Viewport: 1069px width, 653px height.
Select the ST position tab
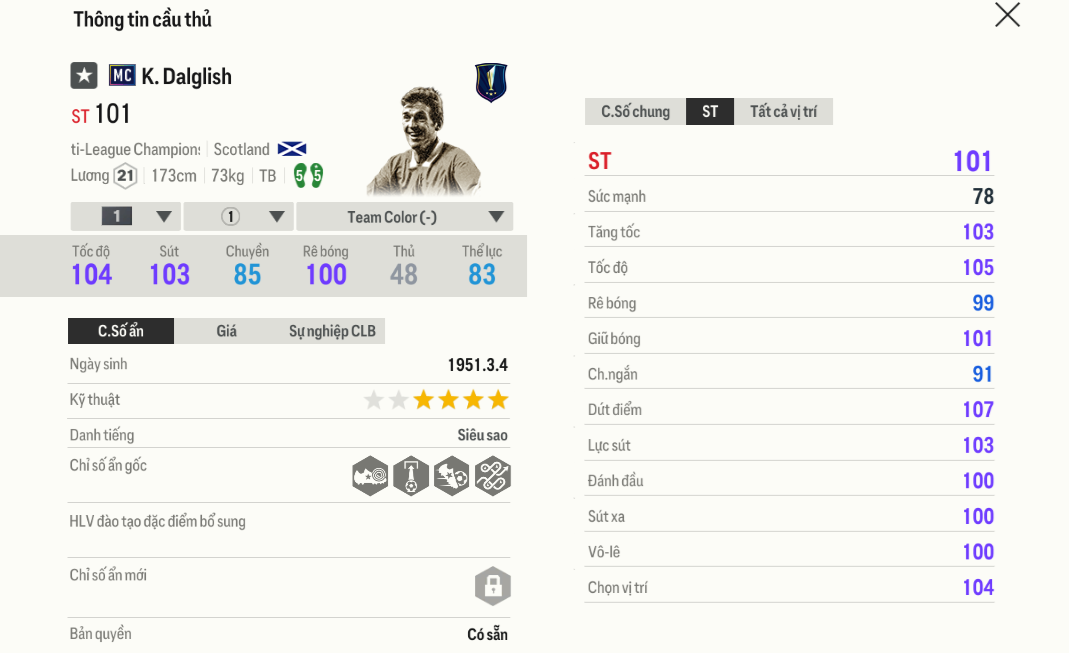tap(710, 112)
